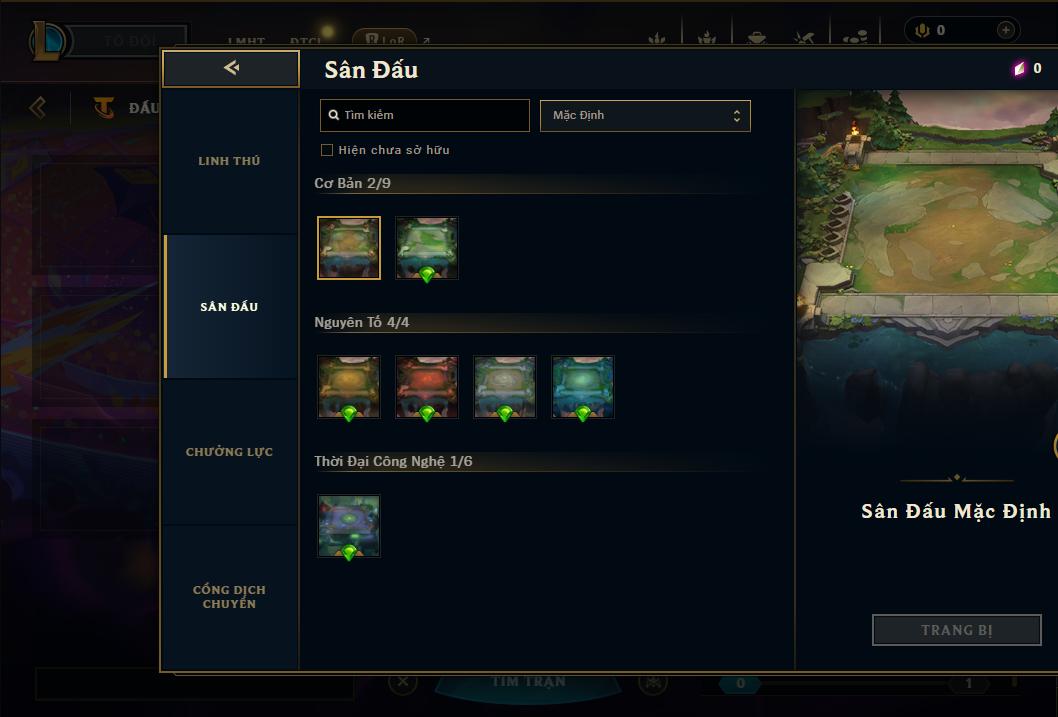Go back using the arrow button

point(231,68)
